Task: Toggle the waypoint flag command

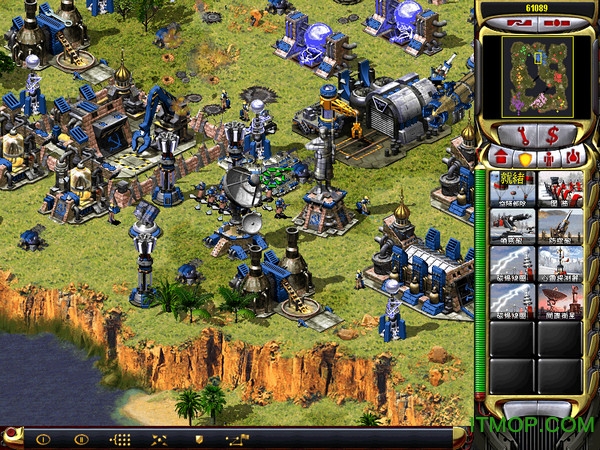Action: tap(237, 438)
